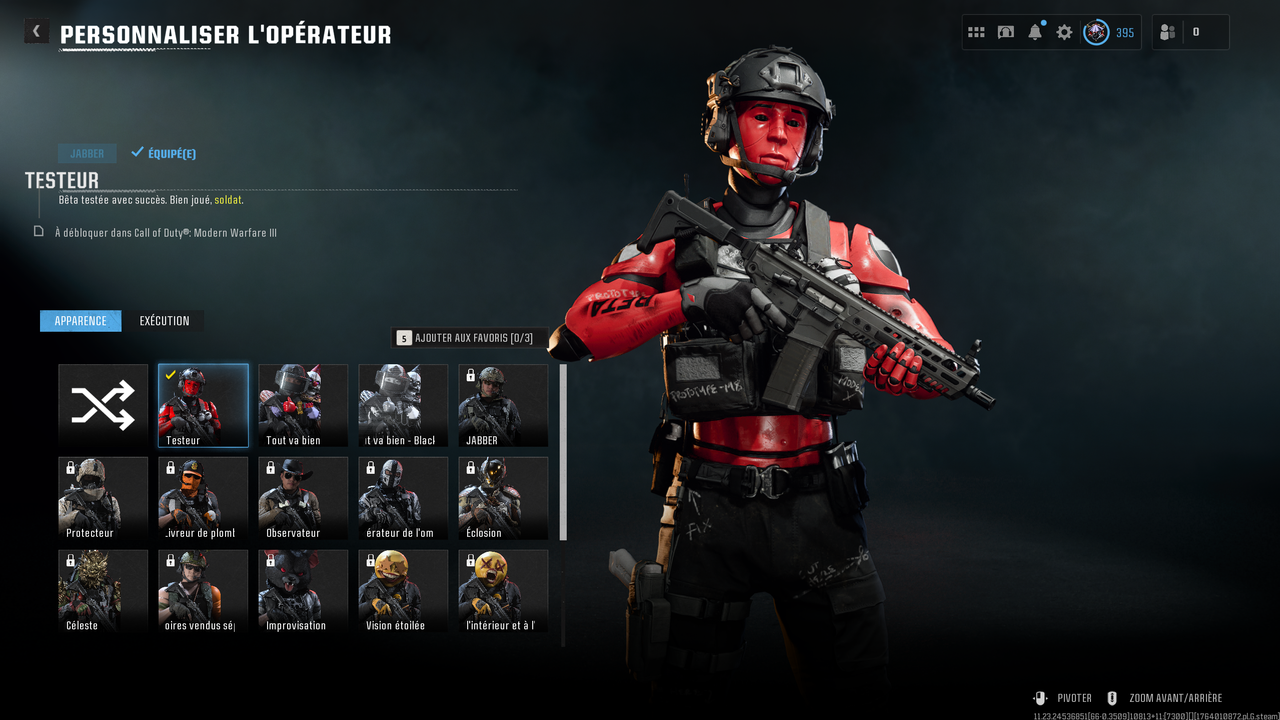The image size is (1280, 720).
Task: Choose the Observateur cowboy hat skin
Action: pyautogui.click(x=303, y=498)
